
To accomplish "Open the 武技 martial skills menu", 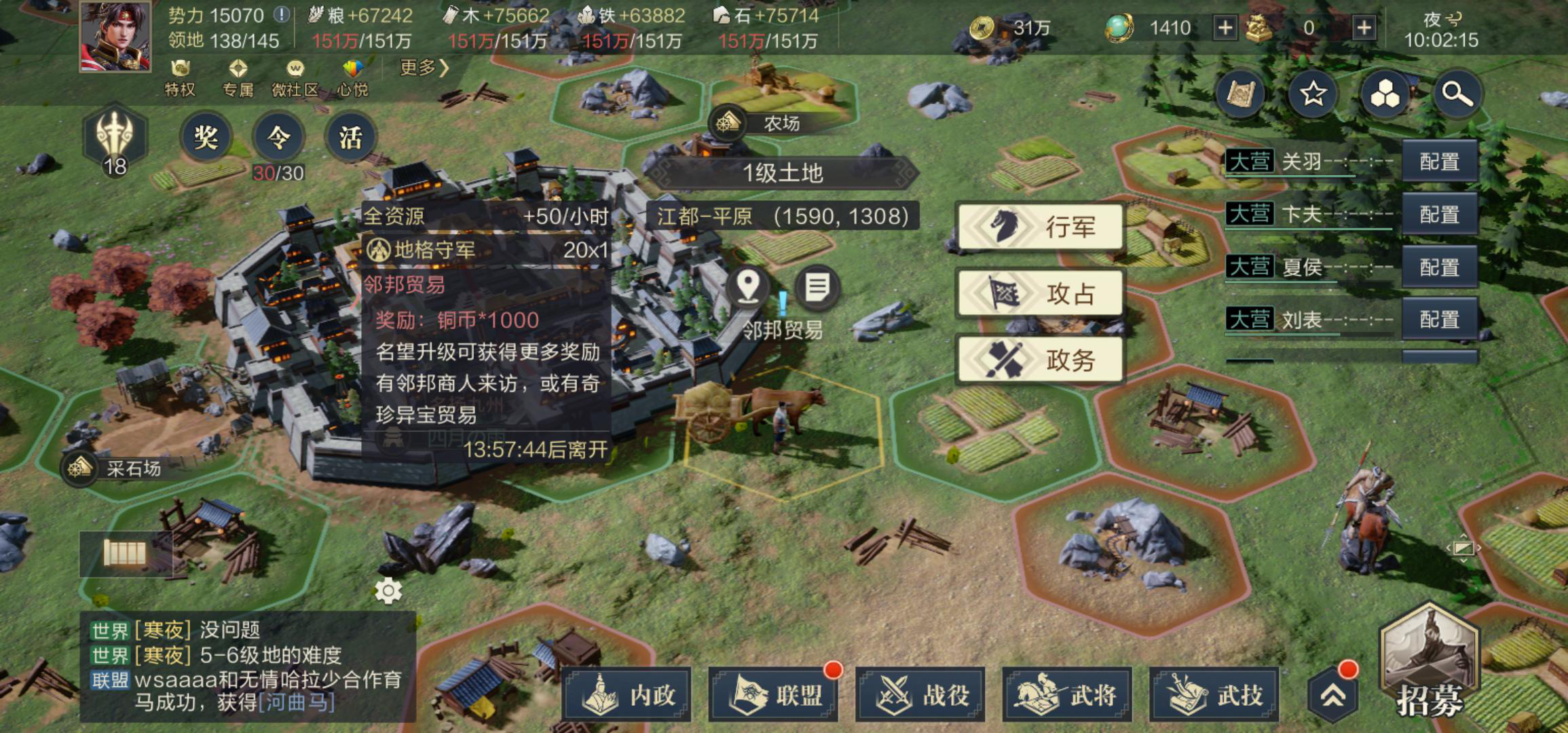I will click(x=1214, y=695).
